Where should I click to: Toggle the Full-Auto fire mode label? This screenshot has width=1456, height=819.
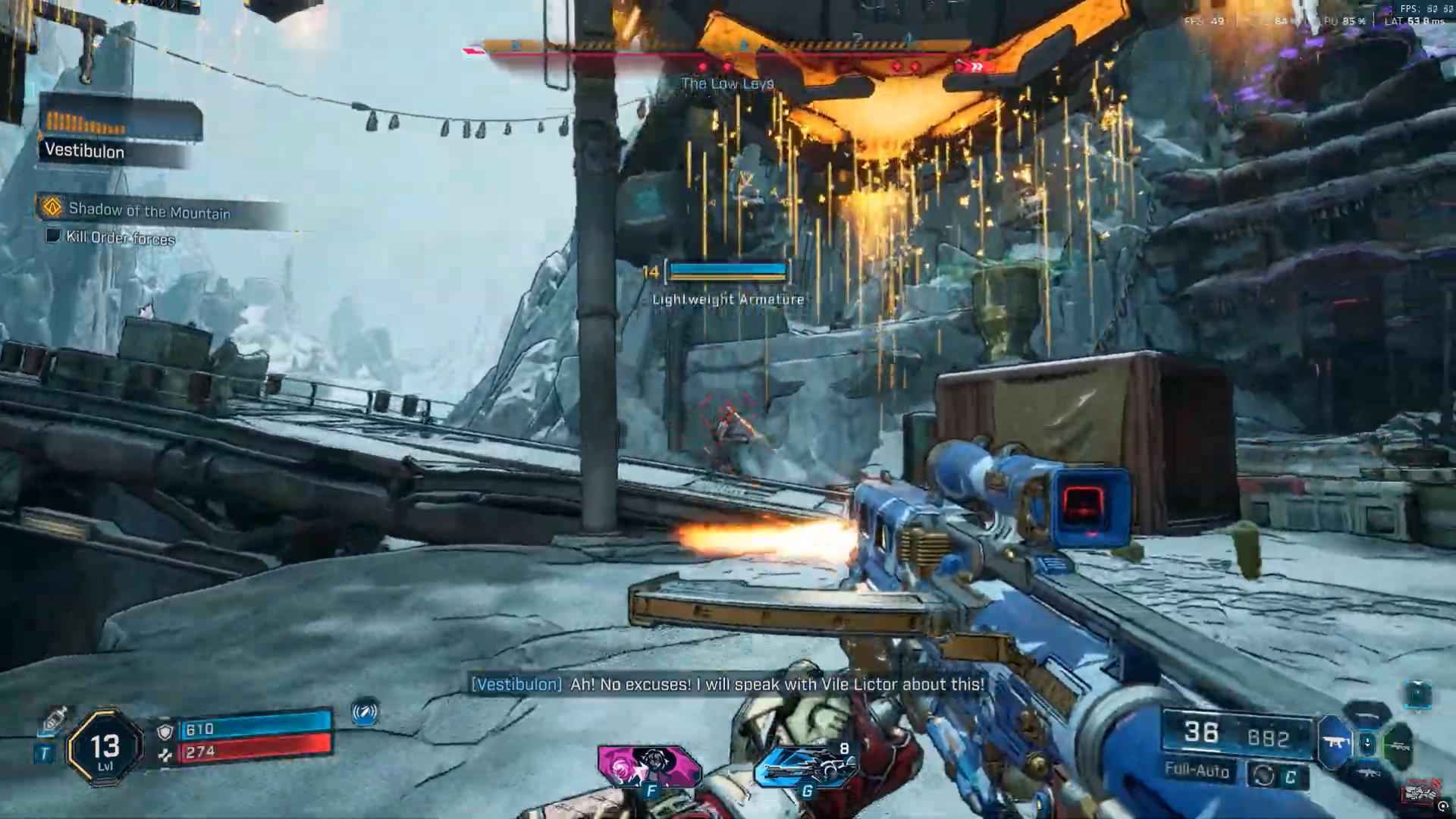pos(1197,770)
